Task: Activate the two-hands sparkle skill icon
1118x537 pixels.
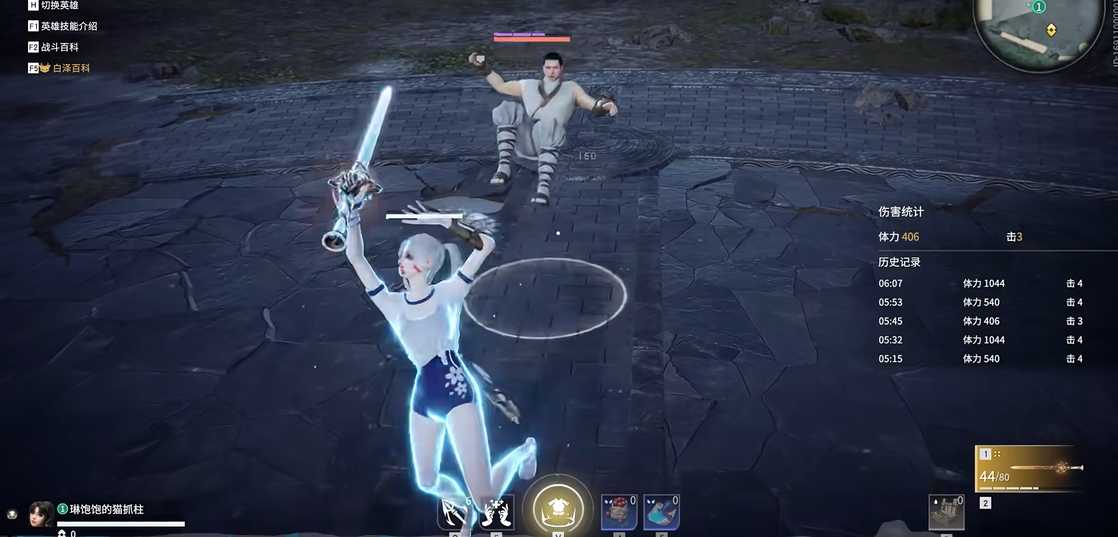Action: 497,512
